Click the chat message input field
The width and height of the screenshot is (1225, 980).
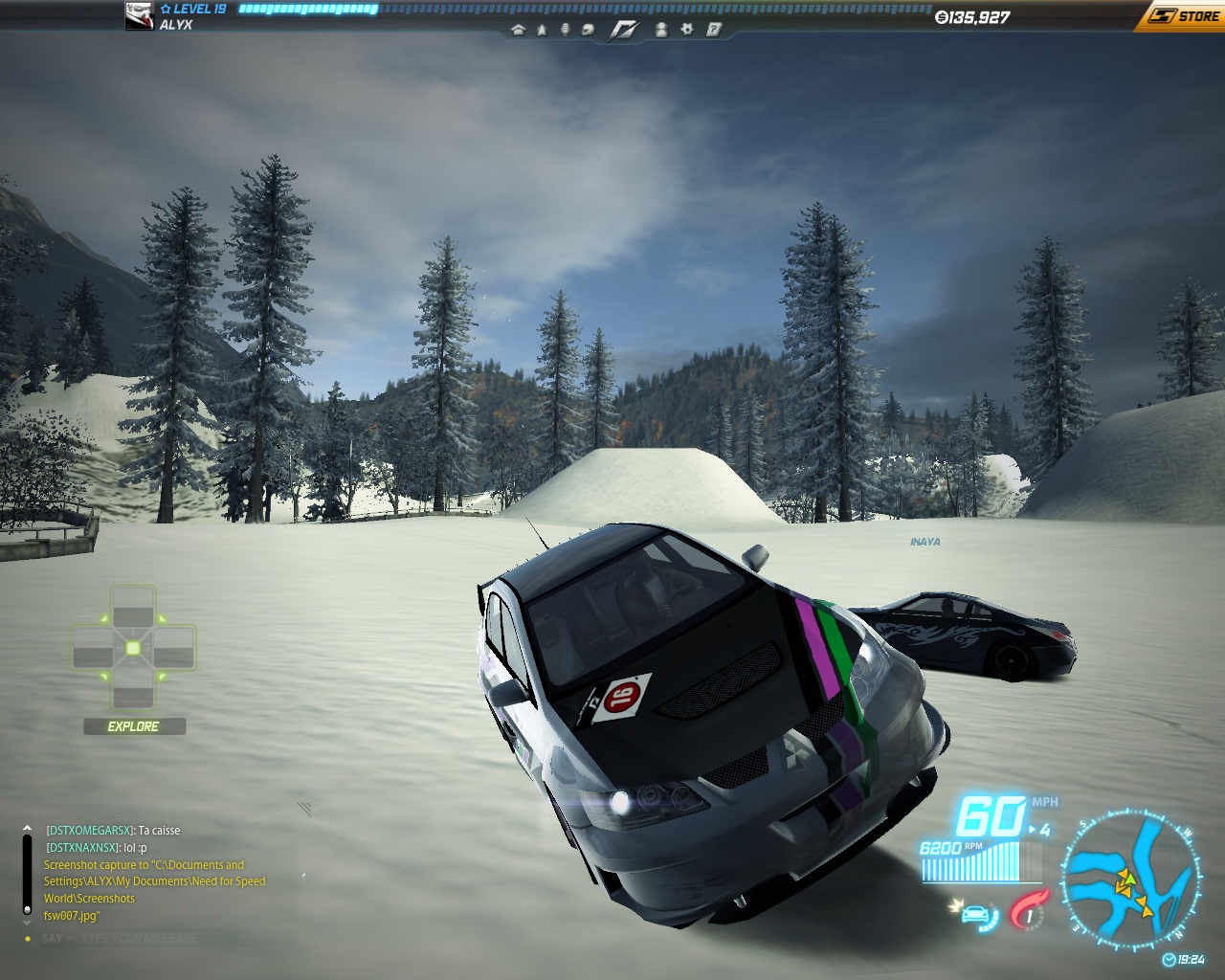tap(163, 938)
